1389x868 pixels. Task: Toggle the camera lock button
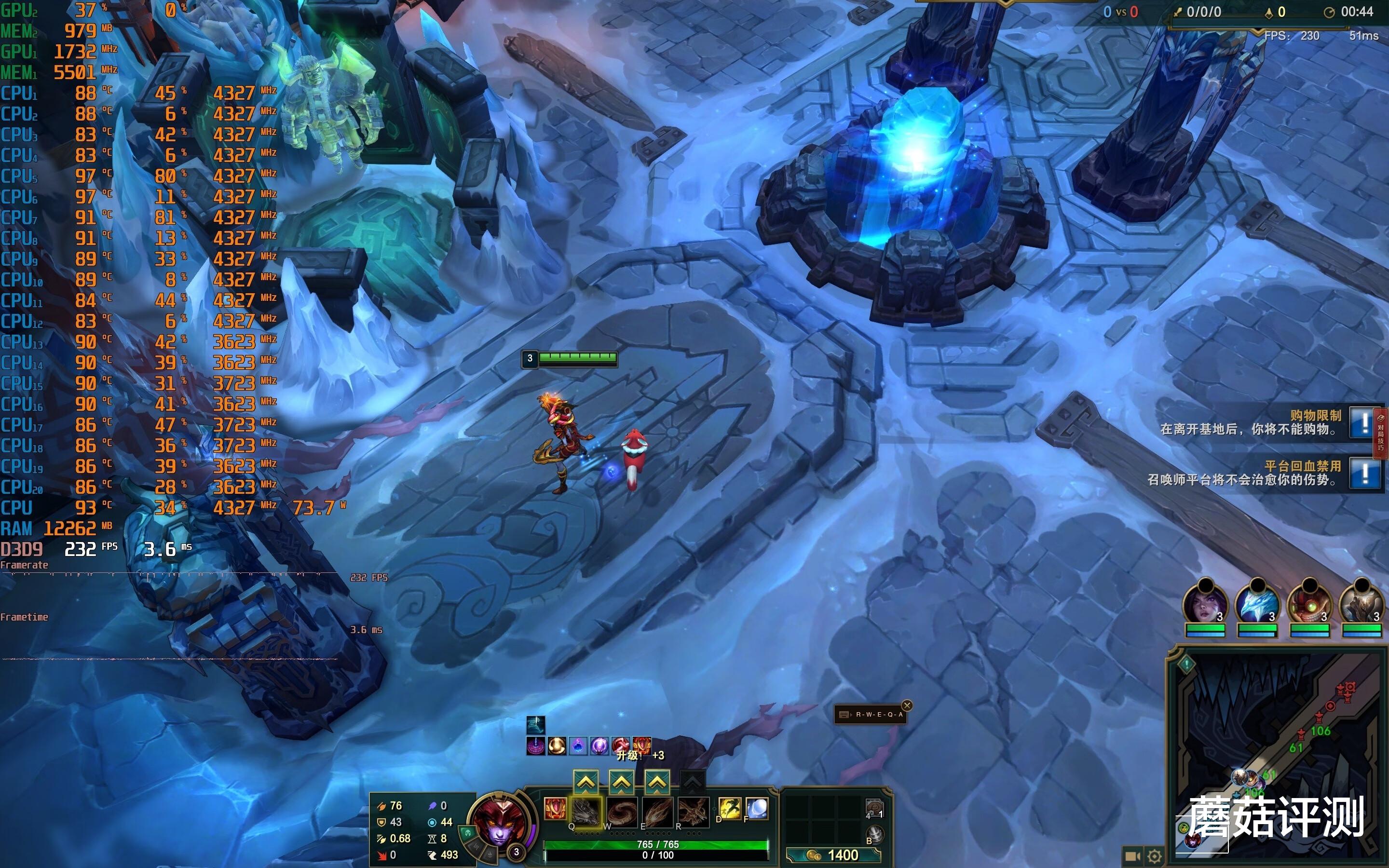[1132, 856]
